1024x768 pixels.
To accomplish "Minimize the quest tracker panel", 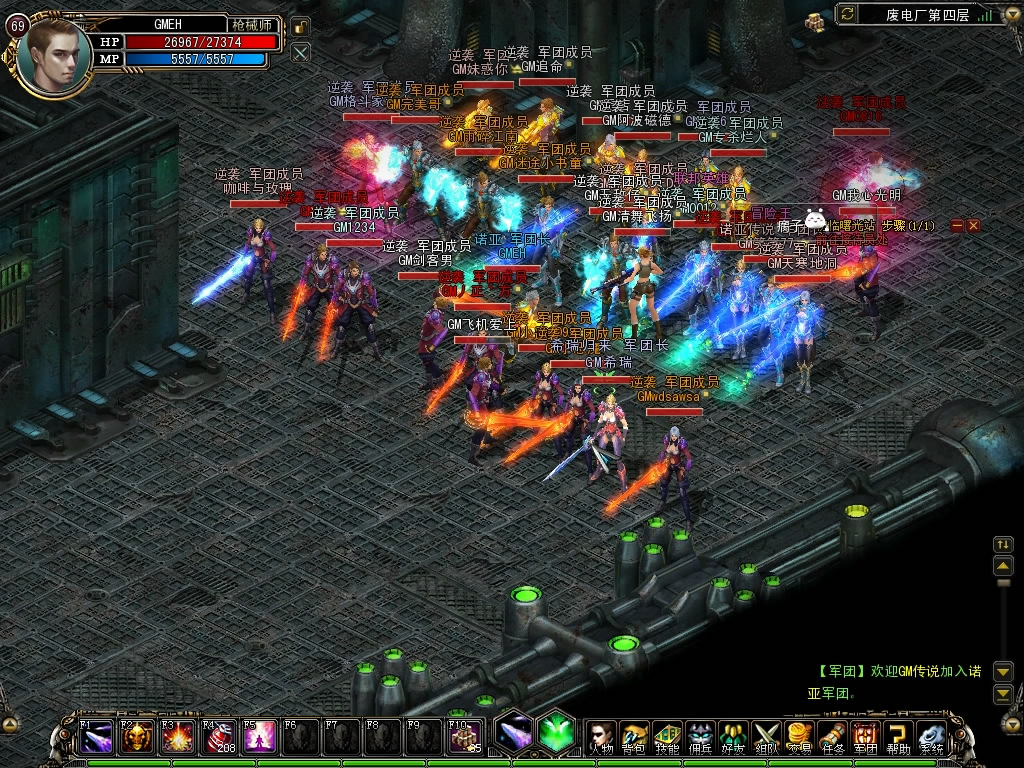I will (x=957, y=226).
